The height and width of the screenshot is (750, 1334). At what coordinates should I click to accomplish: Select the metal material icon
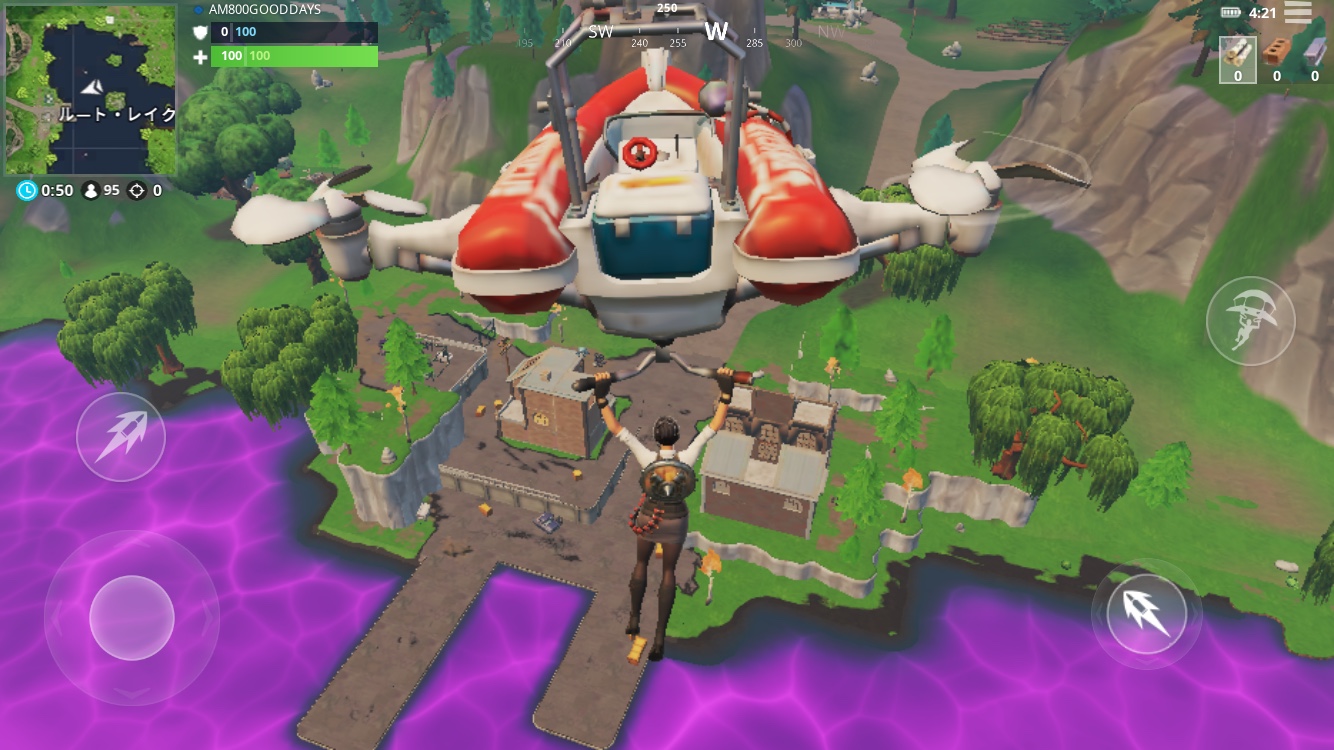(x=1315, y=52)
